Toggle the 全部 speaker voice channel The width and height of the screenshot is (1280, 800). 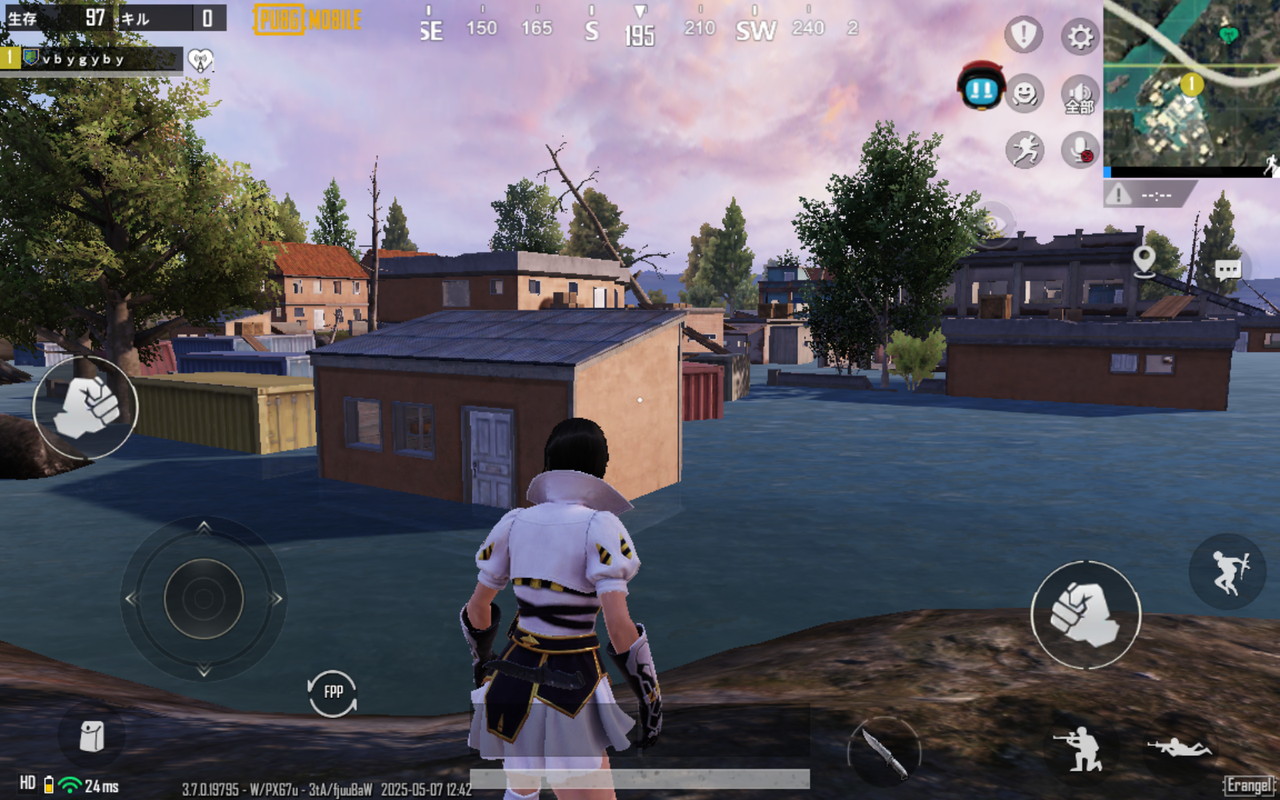1080,94
